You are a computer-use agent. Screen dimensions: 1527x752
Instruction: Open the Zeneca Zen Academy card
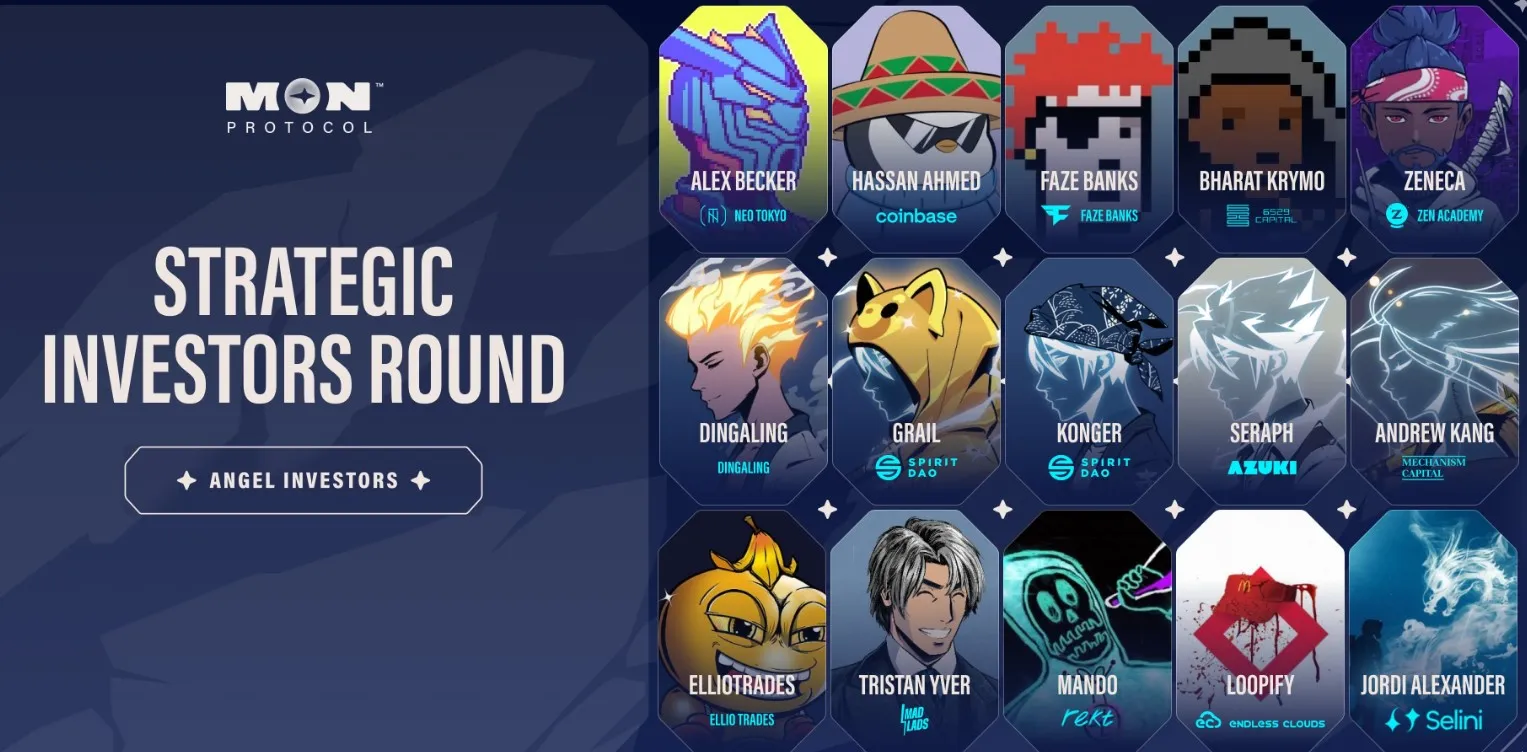click(1434, 130)
